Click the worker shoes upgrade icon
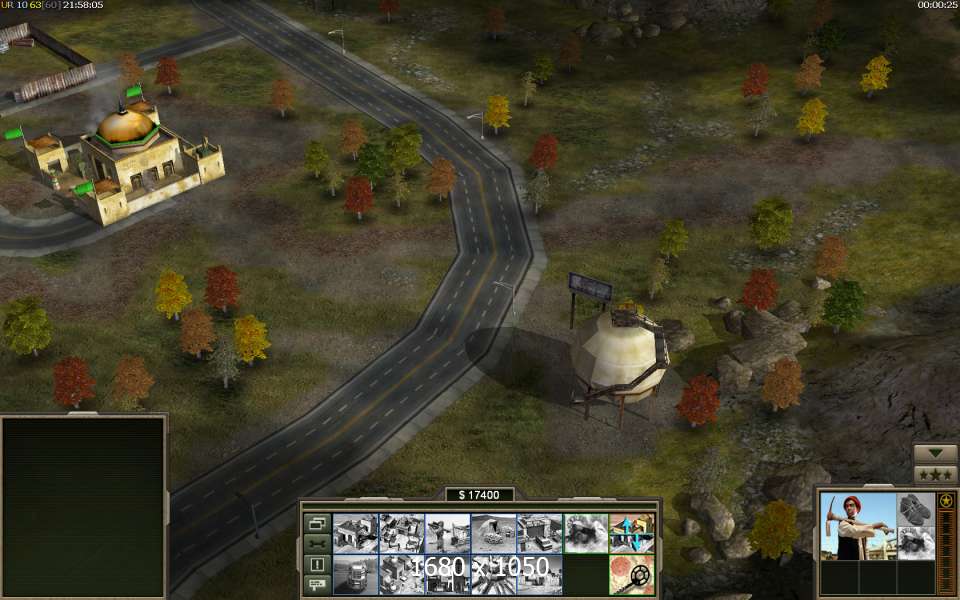 915,509
